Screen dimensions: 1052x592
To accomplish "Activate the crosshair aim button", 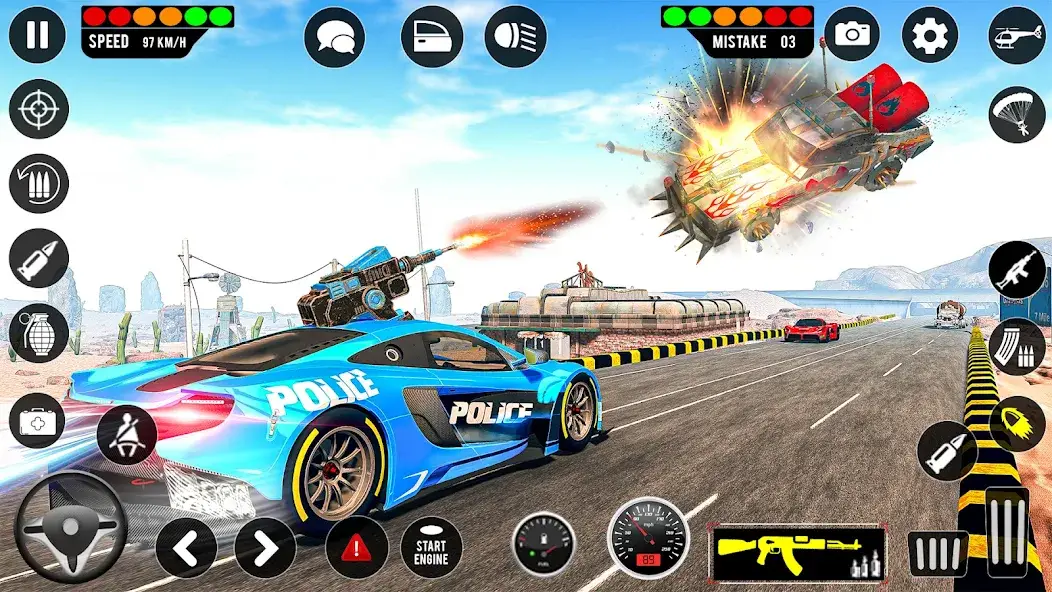I will (x=38, y=109).
